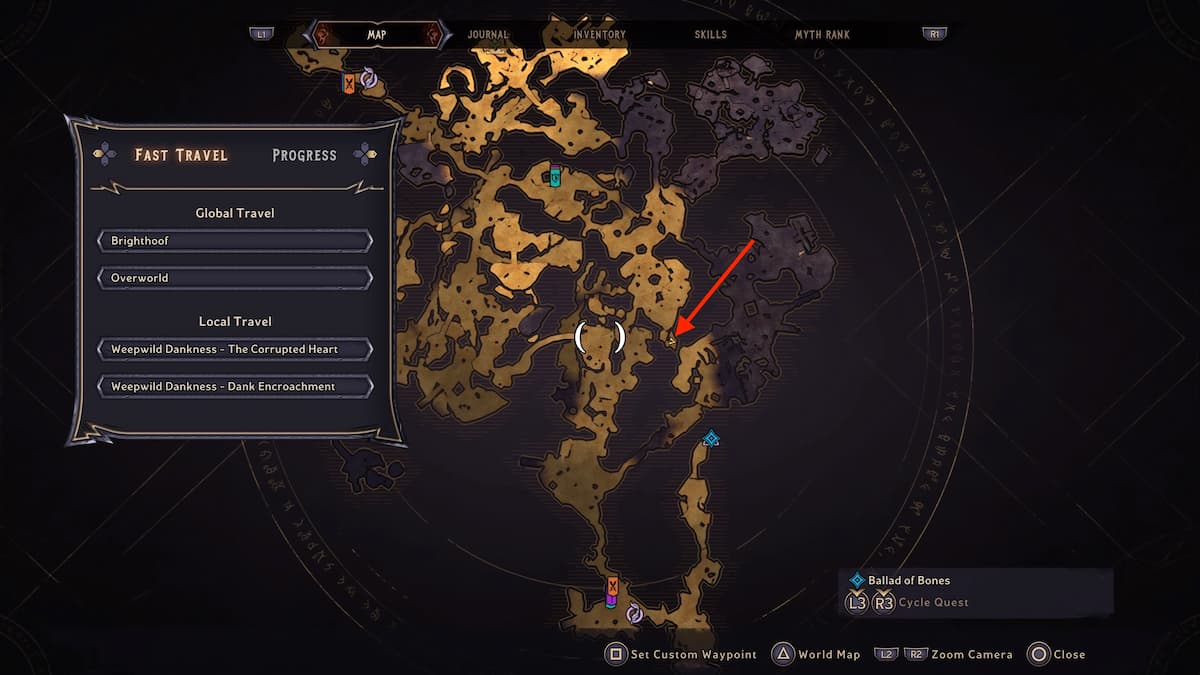Open the Inventory tab
Screen dimensions: 1200x675
point(599,35)
